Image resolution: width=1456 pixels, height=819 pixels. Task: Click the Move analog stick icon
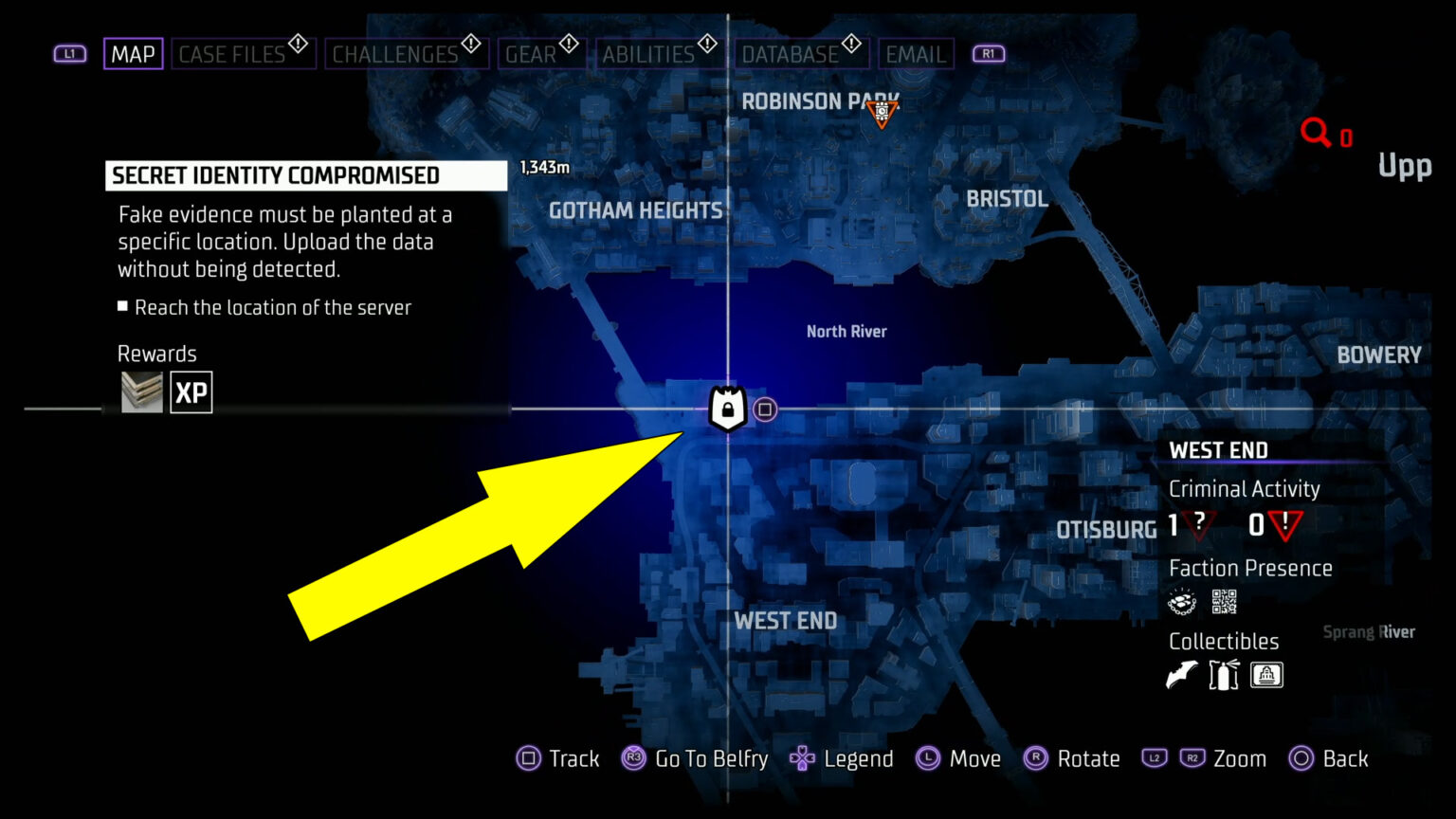click(927, 758)
